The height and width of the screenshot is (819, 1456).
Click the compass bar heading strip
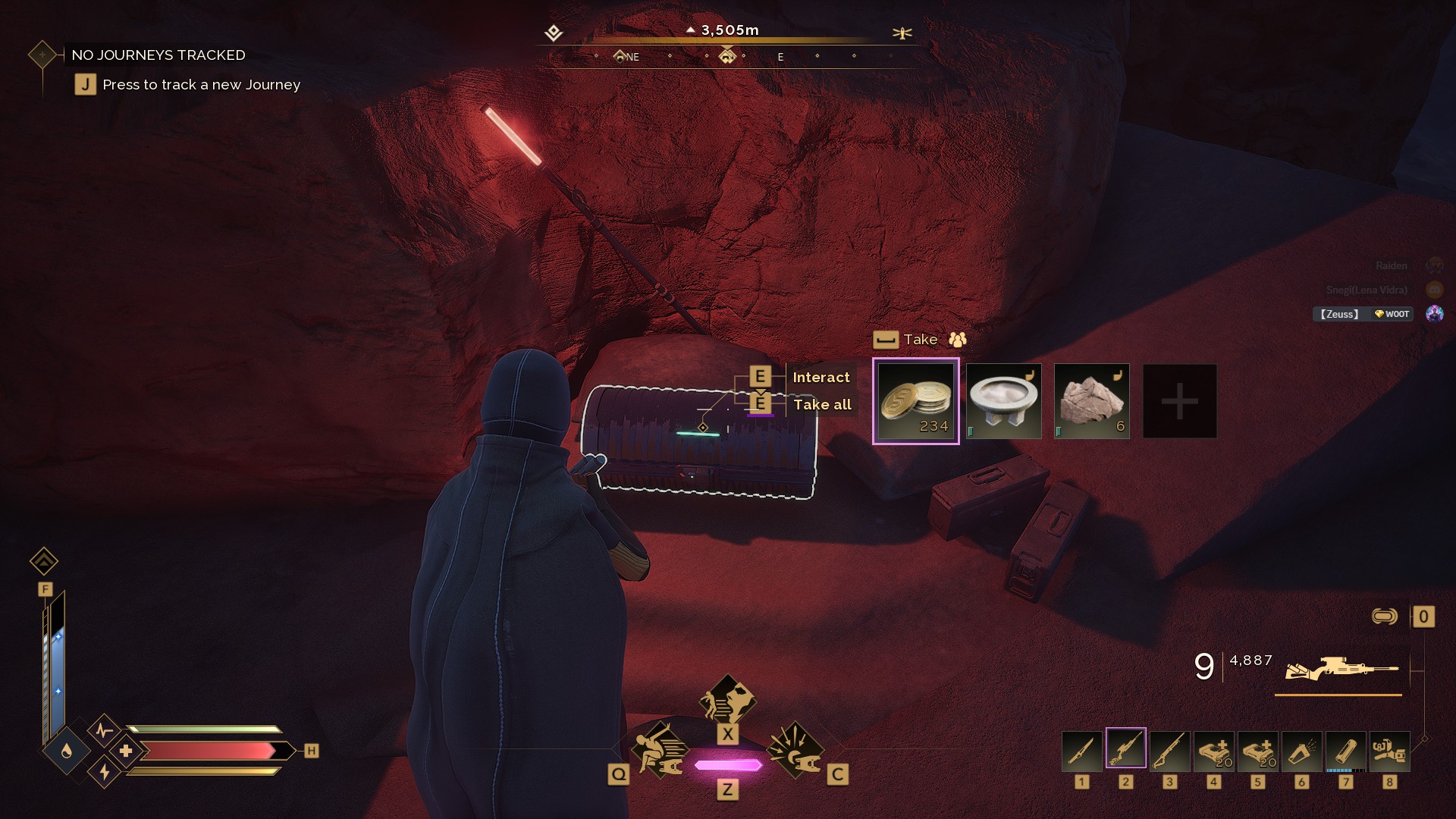point(728,56)
